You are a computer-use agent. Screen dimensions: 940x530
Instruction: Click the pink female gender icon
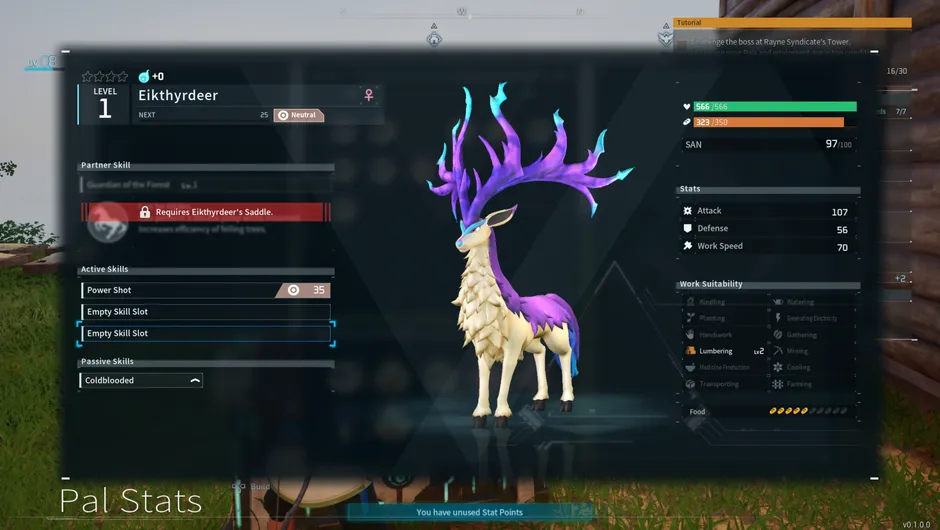[x=369, y=95]
